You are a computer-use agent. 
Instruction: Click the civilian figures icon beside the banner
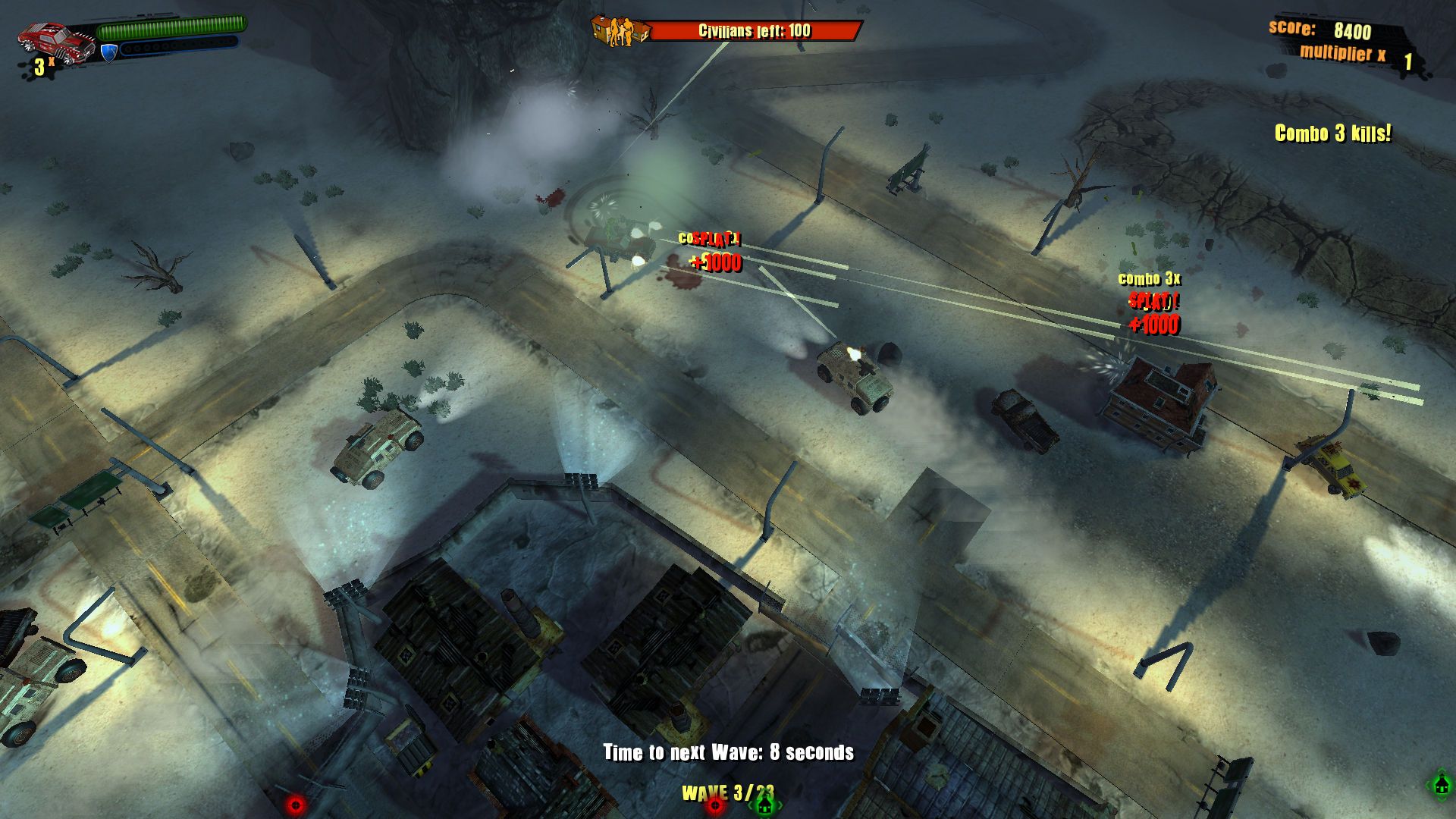[622, 32]
